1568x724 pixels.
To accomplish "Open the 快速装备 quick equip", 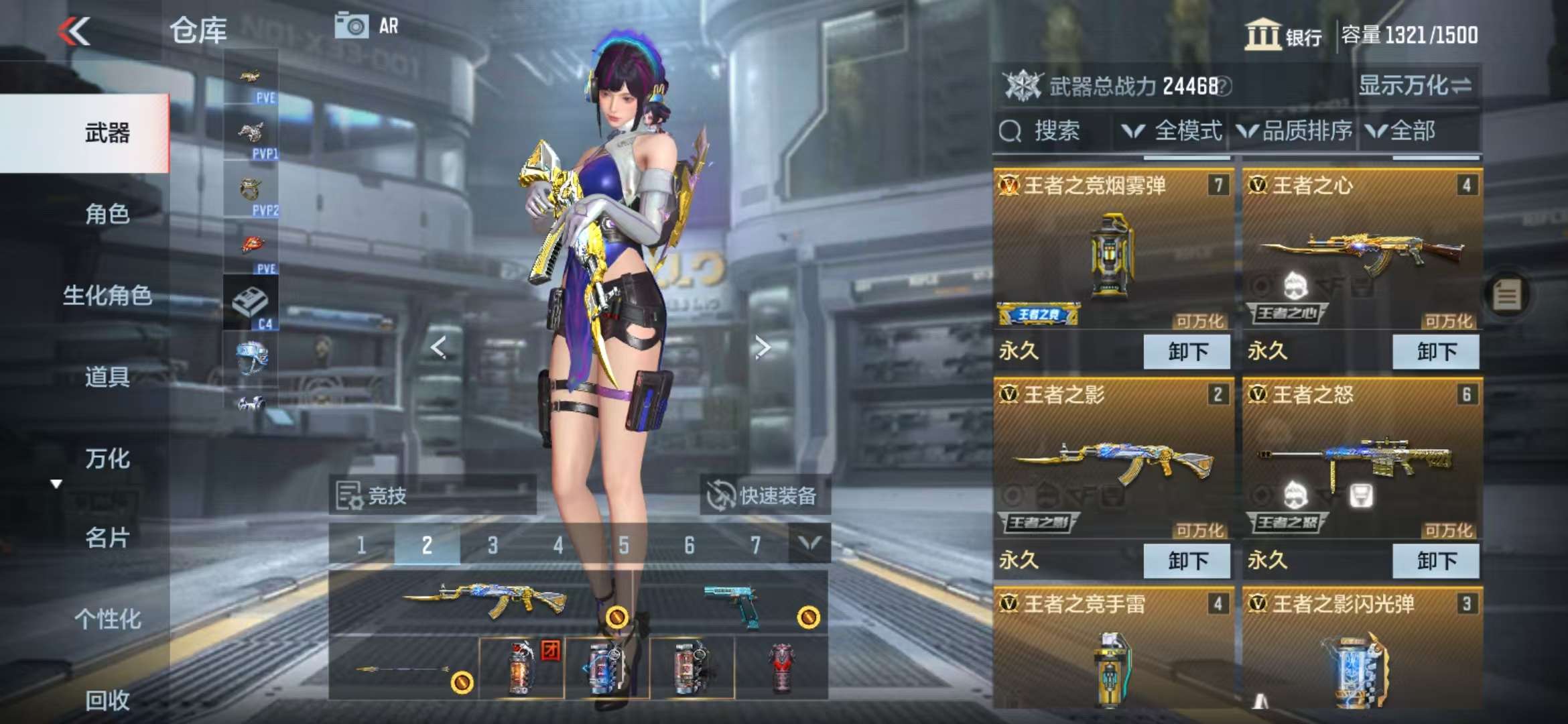I will pyautogui.click(x=764, y=496).
